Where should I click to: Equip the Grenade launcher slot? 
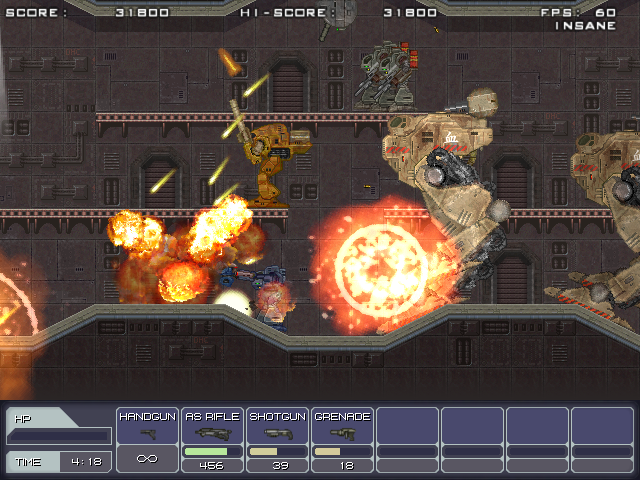click(x=342, y=438)
